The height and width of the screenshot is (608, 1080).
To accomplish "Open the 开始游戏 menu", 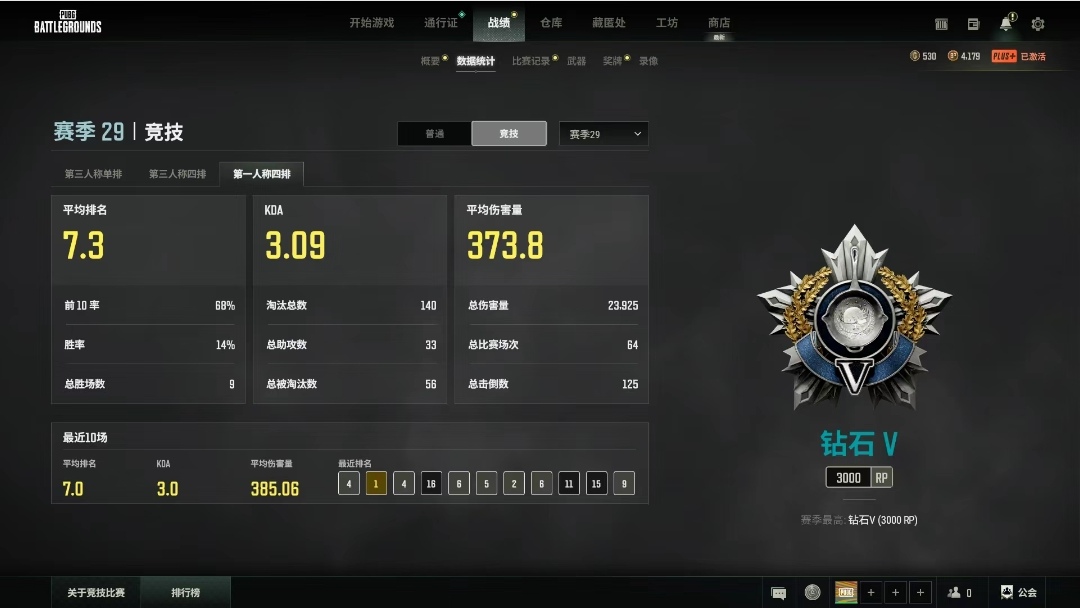I will tap(371, 23).
